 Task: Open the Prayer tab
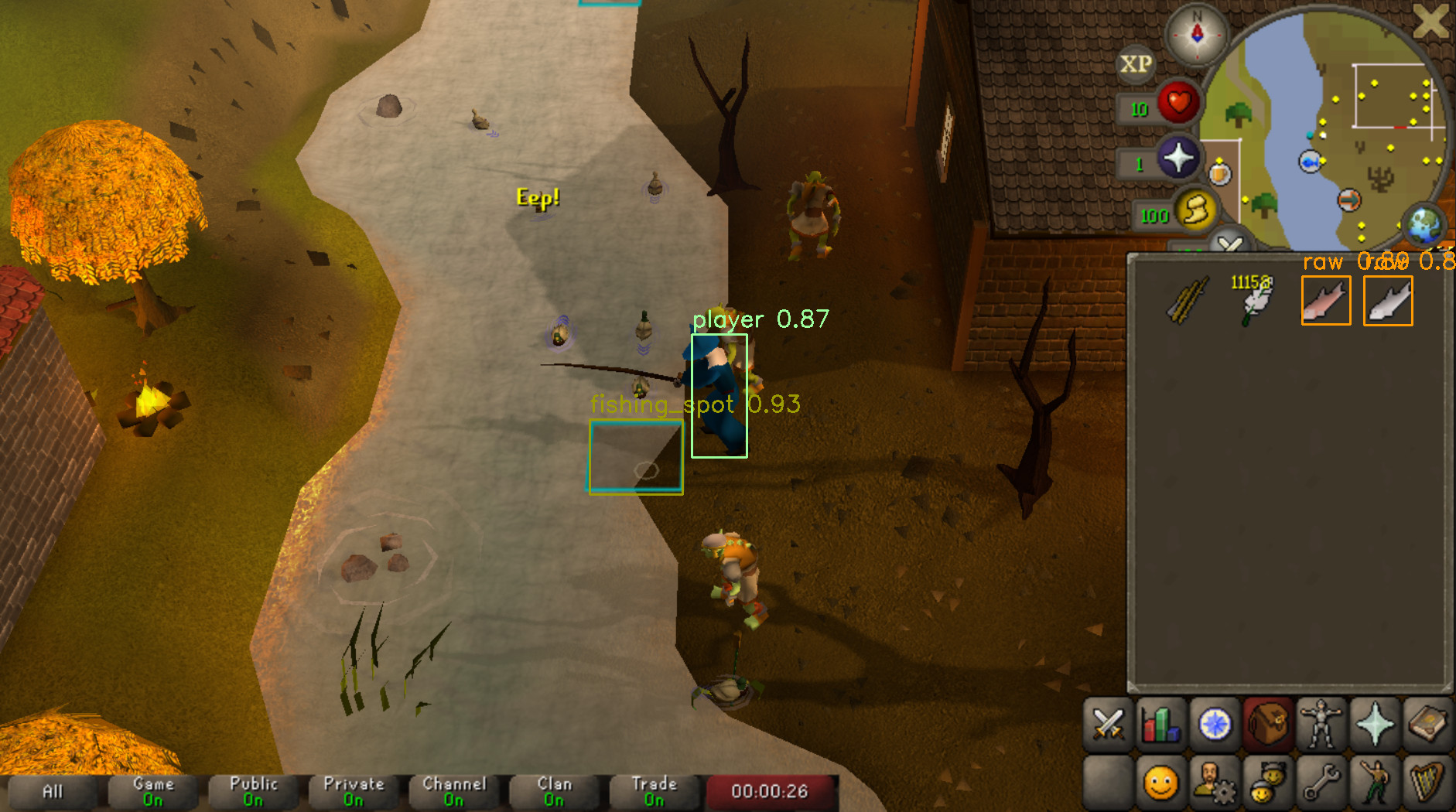1373,725
